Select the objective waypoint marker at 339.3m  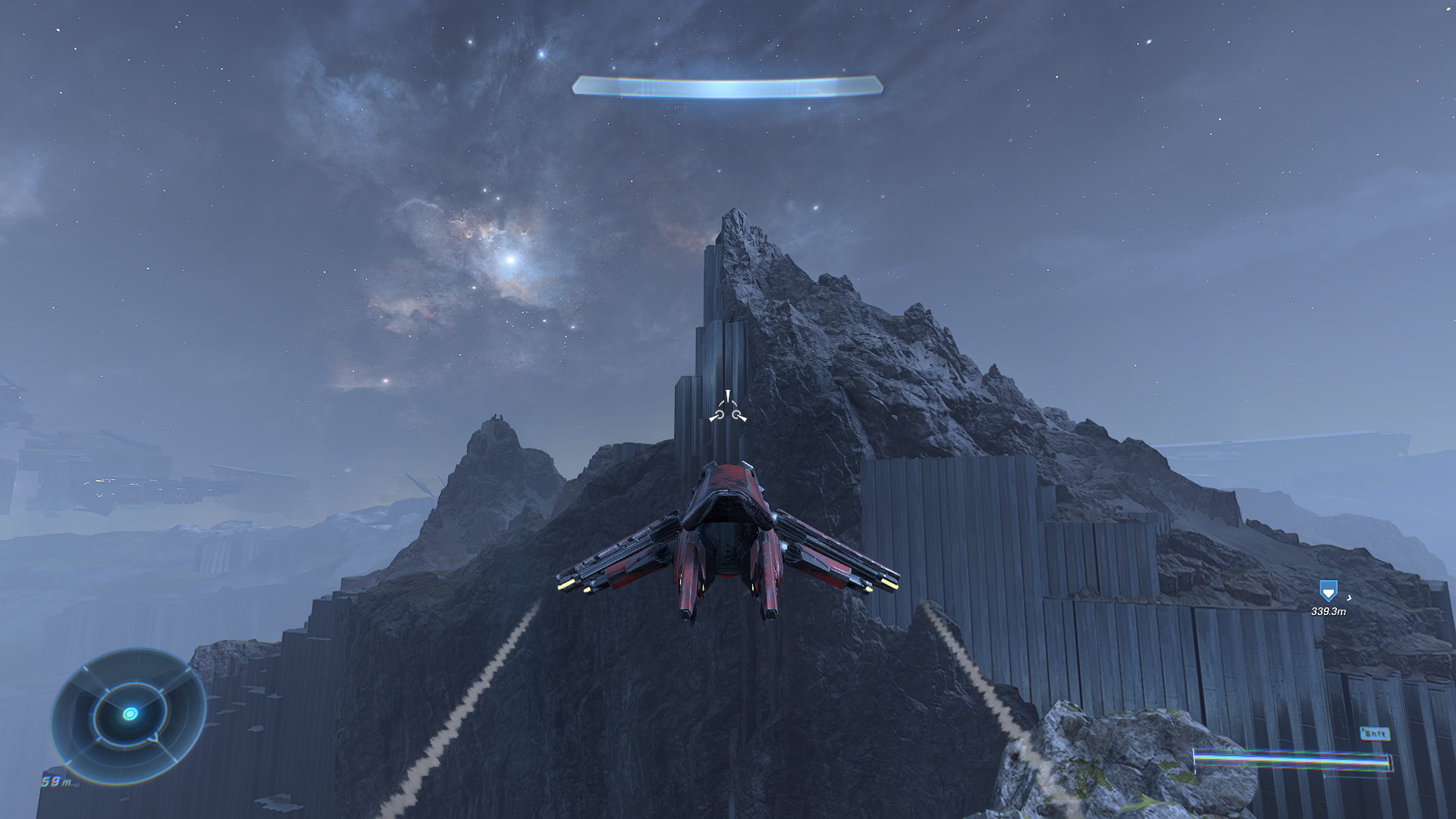pos(1328,591)
